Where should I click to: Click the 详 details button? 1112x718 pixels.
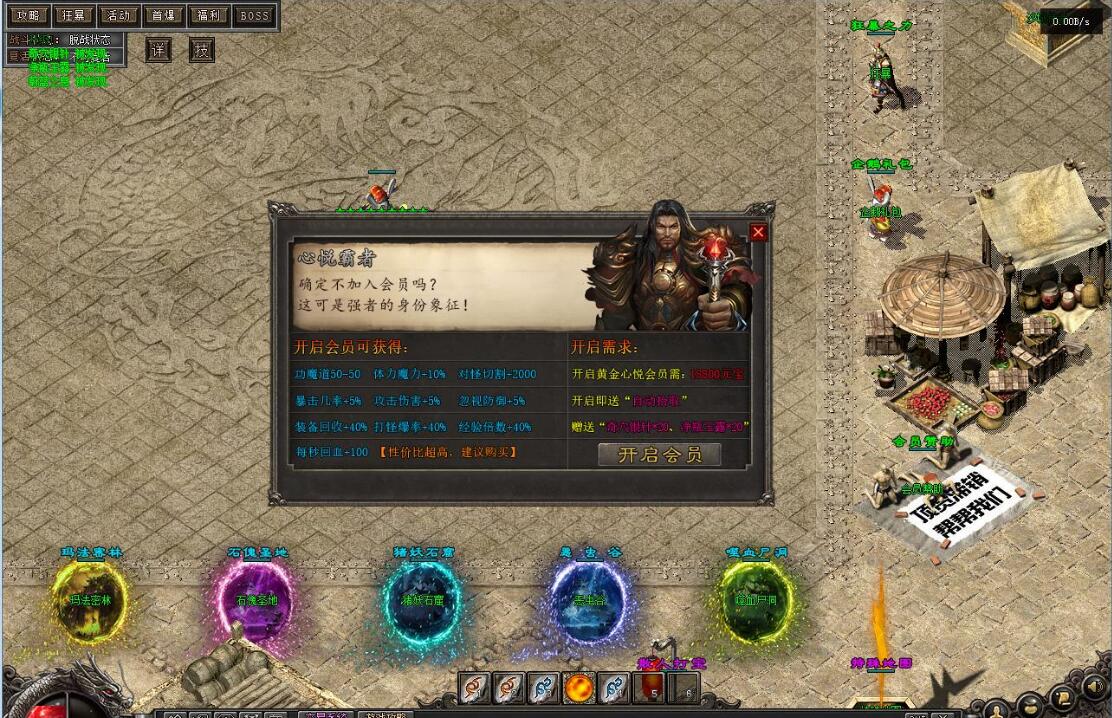point(159,50)
